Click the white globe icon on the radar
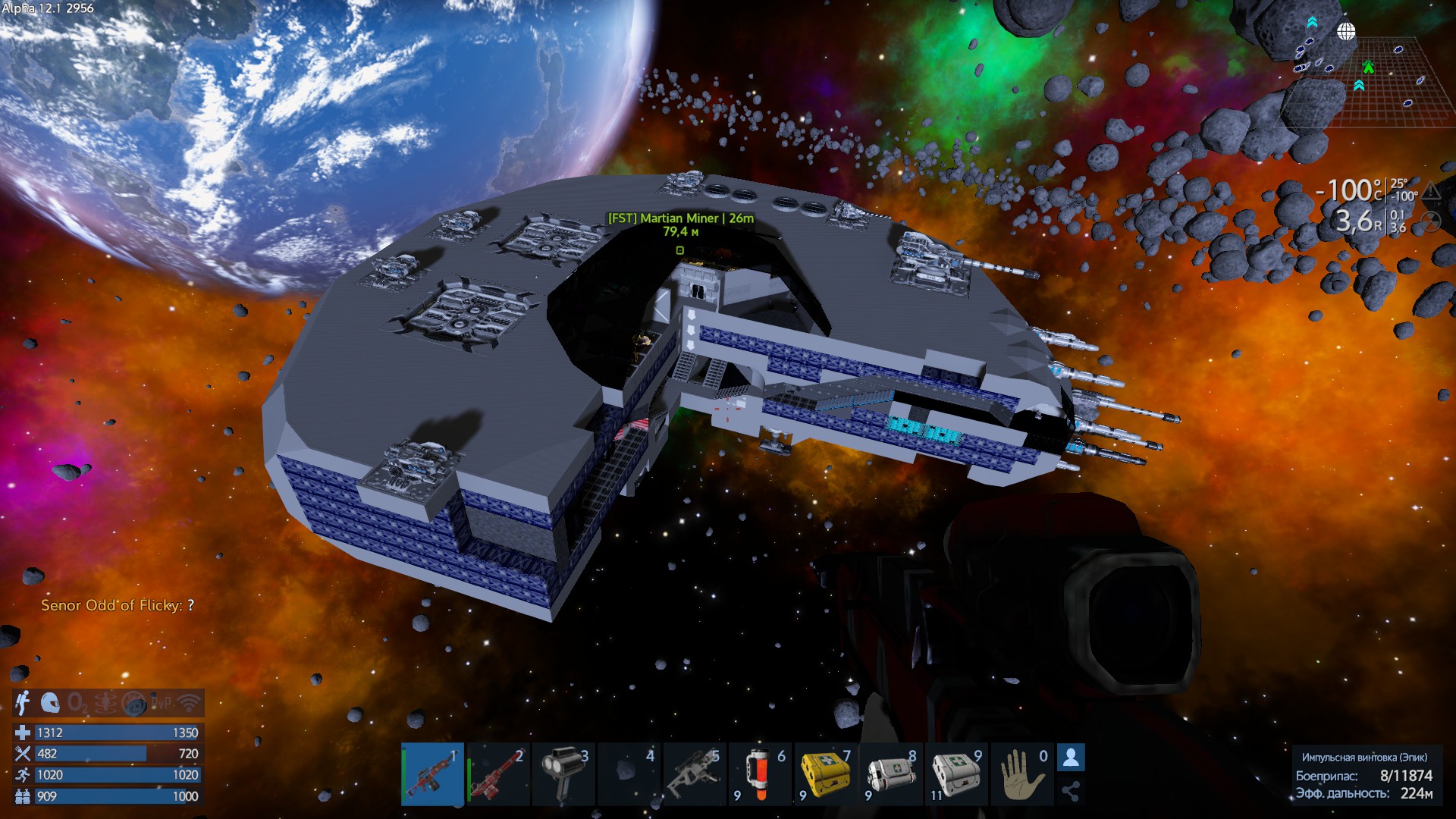Image resolution: width=1456 pixels, height=819 pixels. click(1346, 32)
